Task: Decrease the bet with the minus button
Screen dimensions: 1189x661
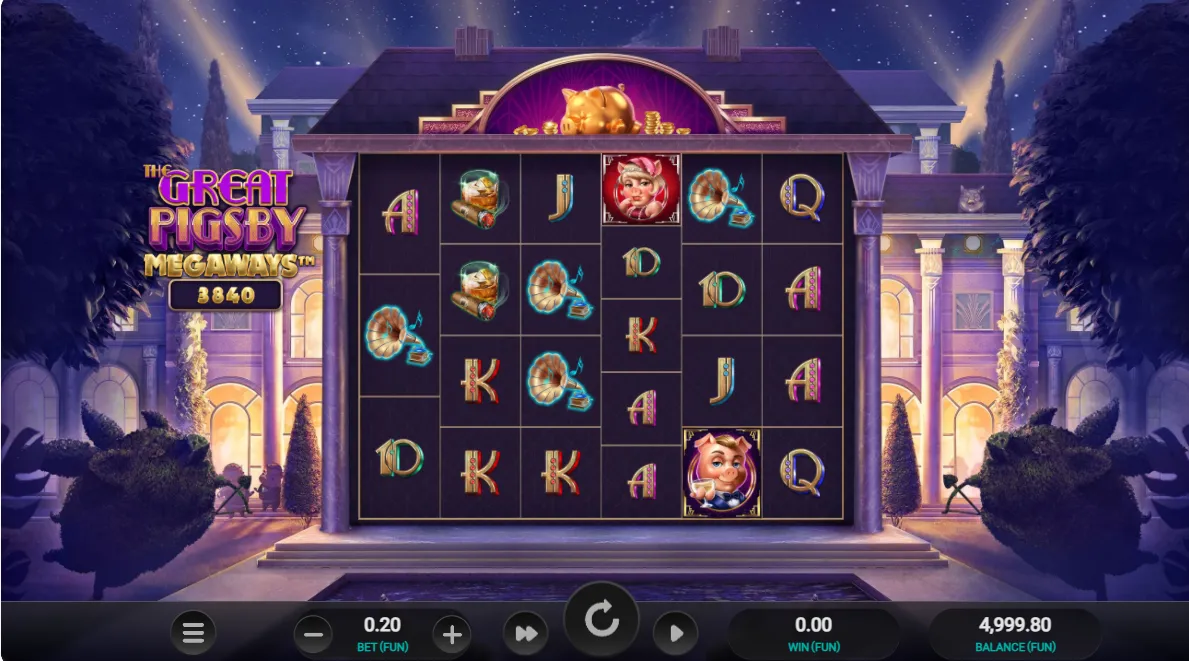Action: pyautogui.click(x=314, y=633)
